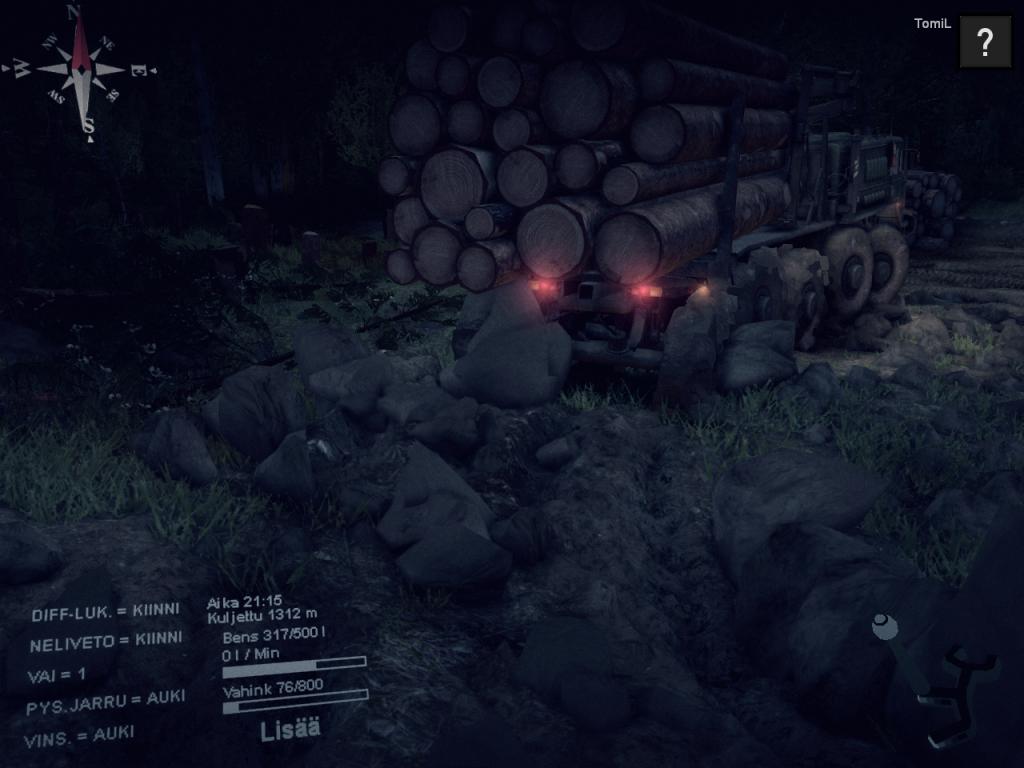This screenshot has width=1024, height=768.
Task: Click the gear shifter knob
Action: pyautogui.click(x=885, y=627)
